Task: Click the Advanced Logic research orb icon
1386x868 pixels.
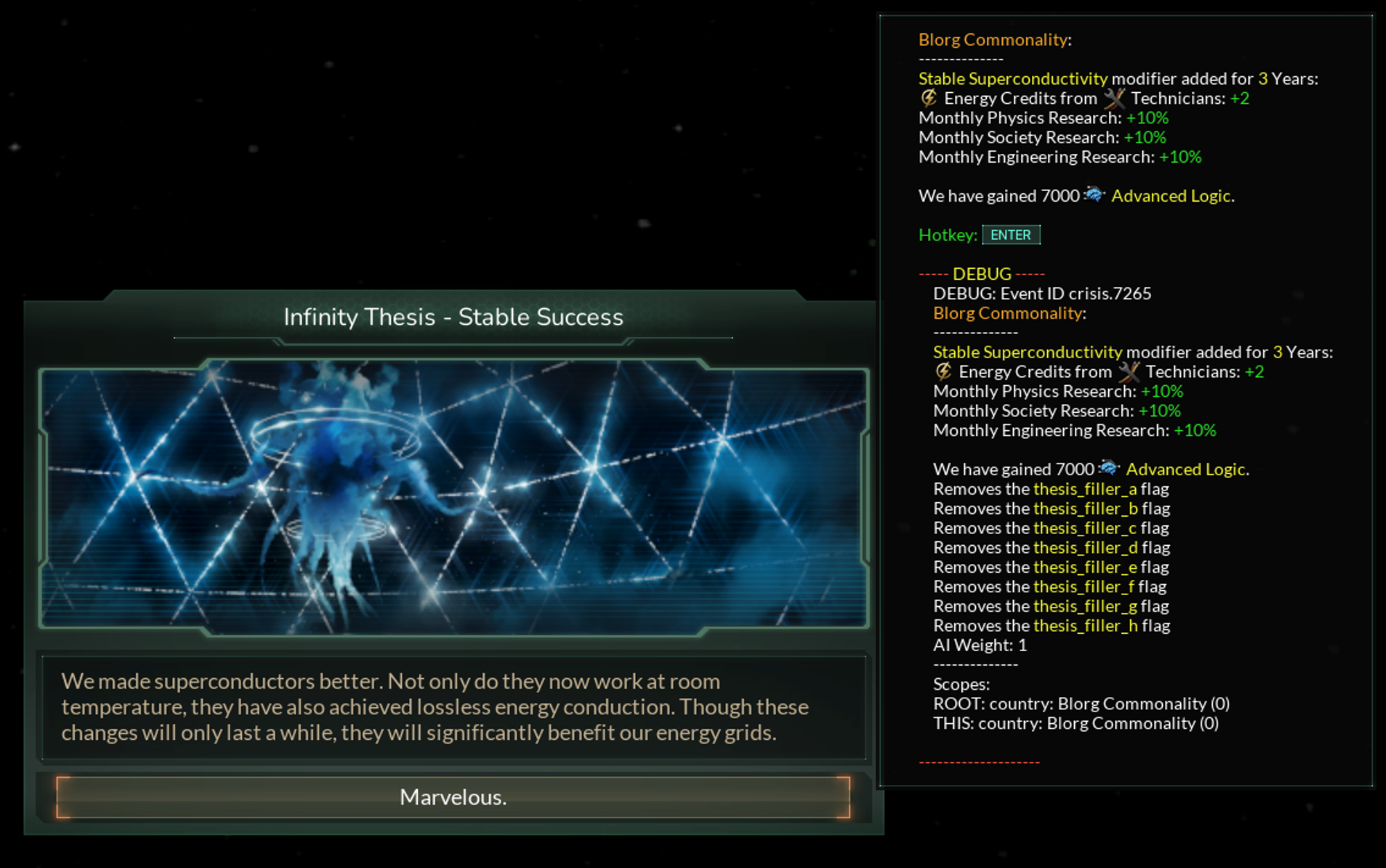Action: click(1094, 195)
